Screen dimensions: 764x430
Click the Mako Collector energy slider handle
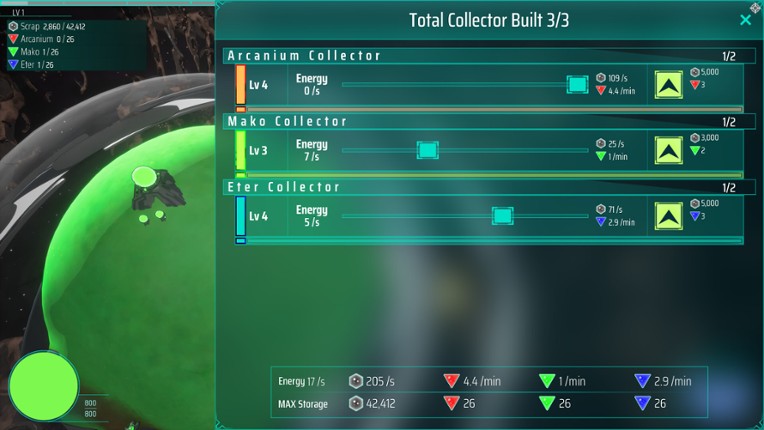click(x=427, y=150)
